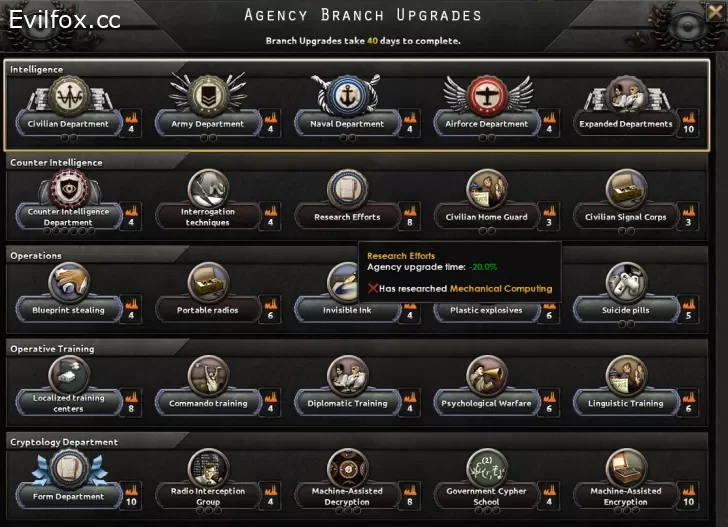Choose the Civilian Signal Corps upgrade
Viewport: 728px width, 527px height.
(627, 216)
